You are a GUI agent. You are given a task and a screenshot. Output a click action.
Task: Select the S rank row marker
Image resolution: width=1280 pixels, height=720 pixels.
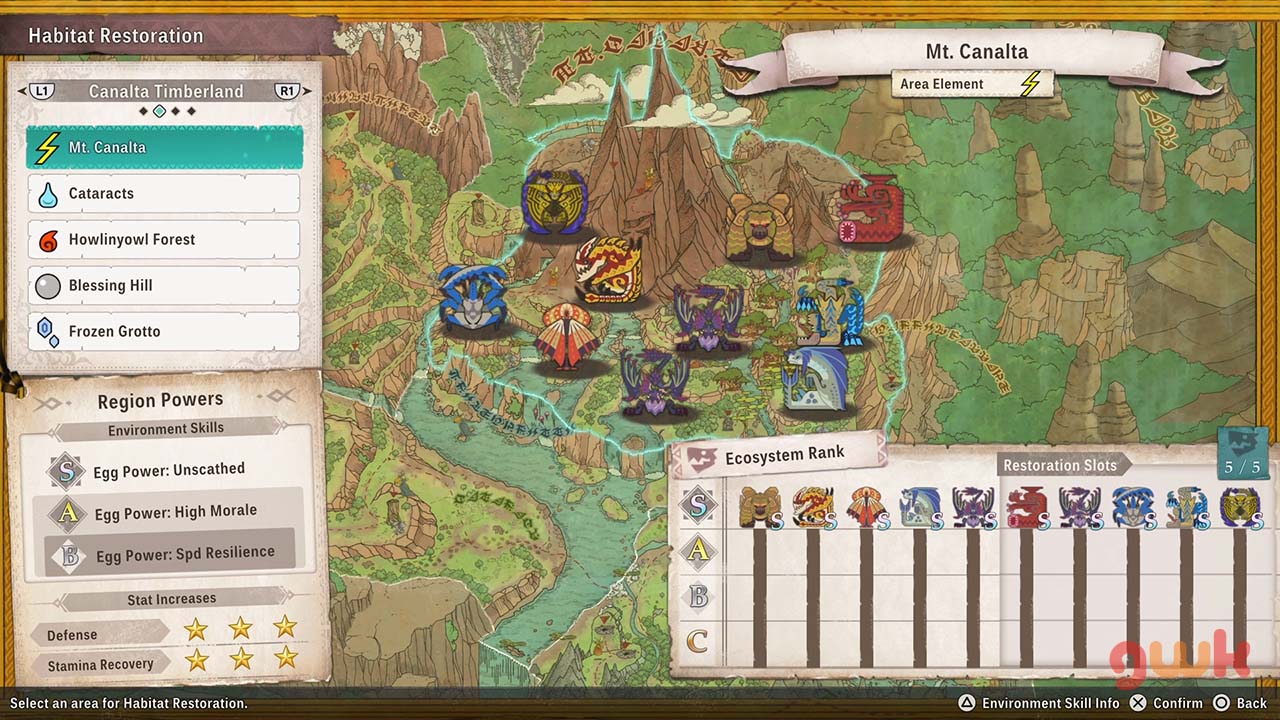[698, 506]
